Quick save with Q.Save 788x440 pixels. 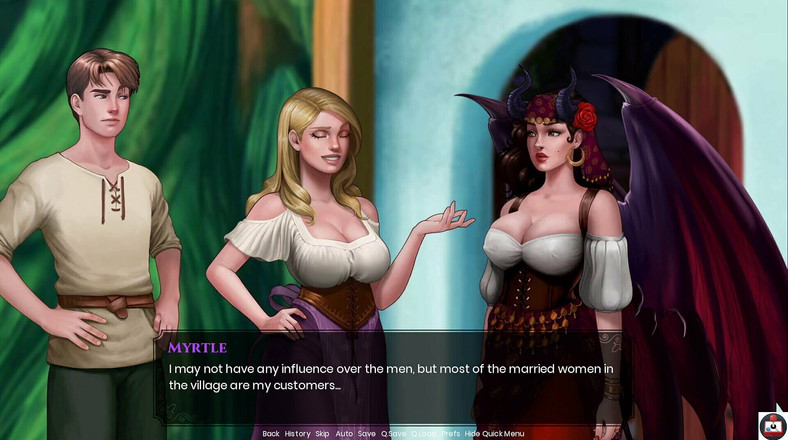tap(393, 434)
